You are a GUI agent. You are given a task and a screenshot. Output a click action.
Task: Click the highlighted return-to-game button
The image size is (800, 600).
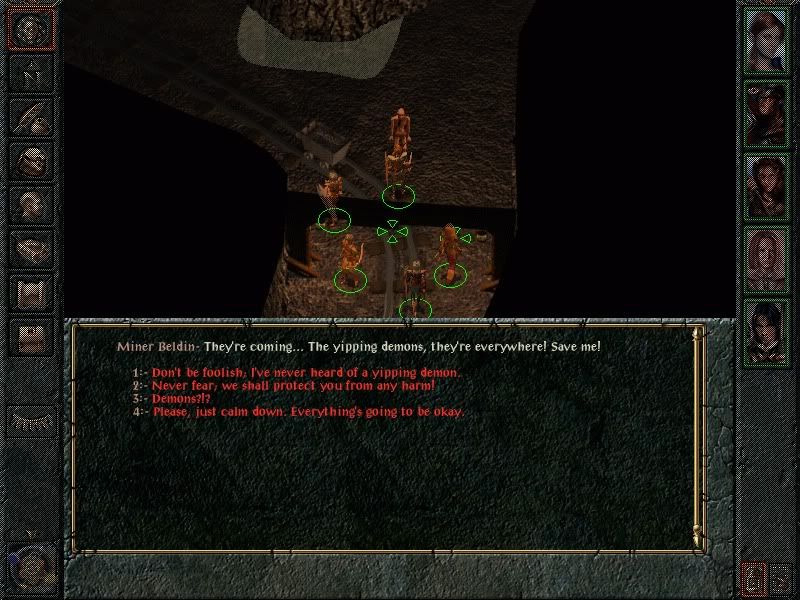pyautogui.click(x=30, y=31)
